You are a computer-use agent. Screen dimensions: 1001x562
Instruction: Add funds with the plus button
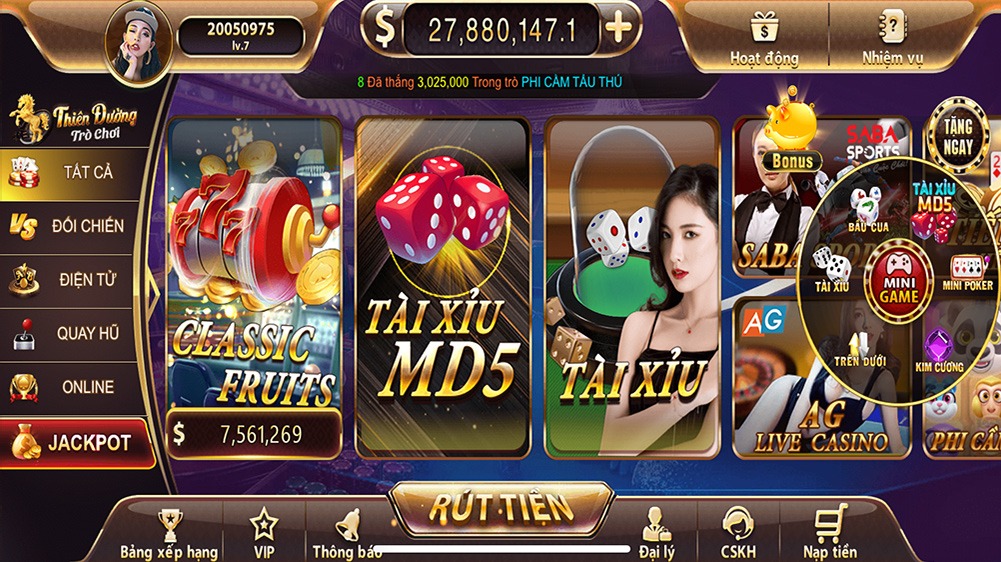tap(619, 28)
